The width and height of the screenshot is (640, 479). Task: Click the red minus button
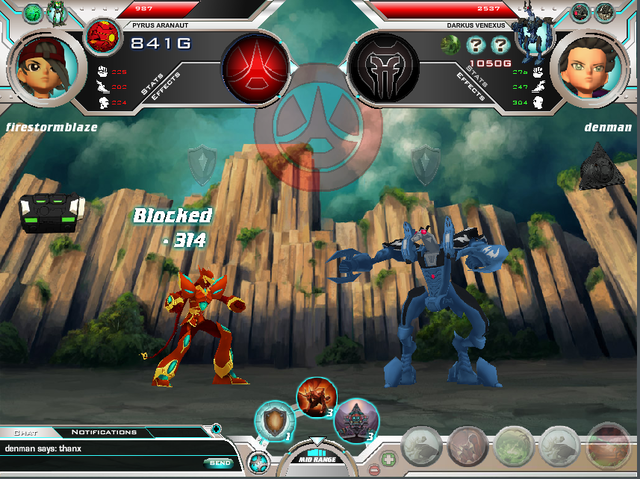[x=374, y=469]
